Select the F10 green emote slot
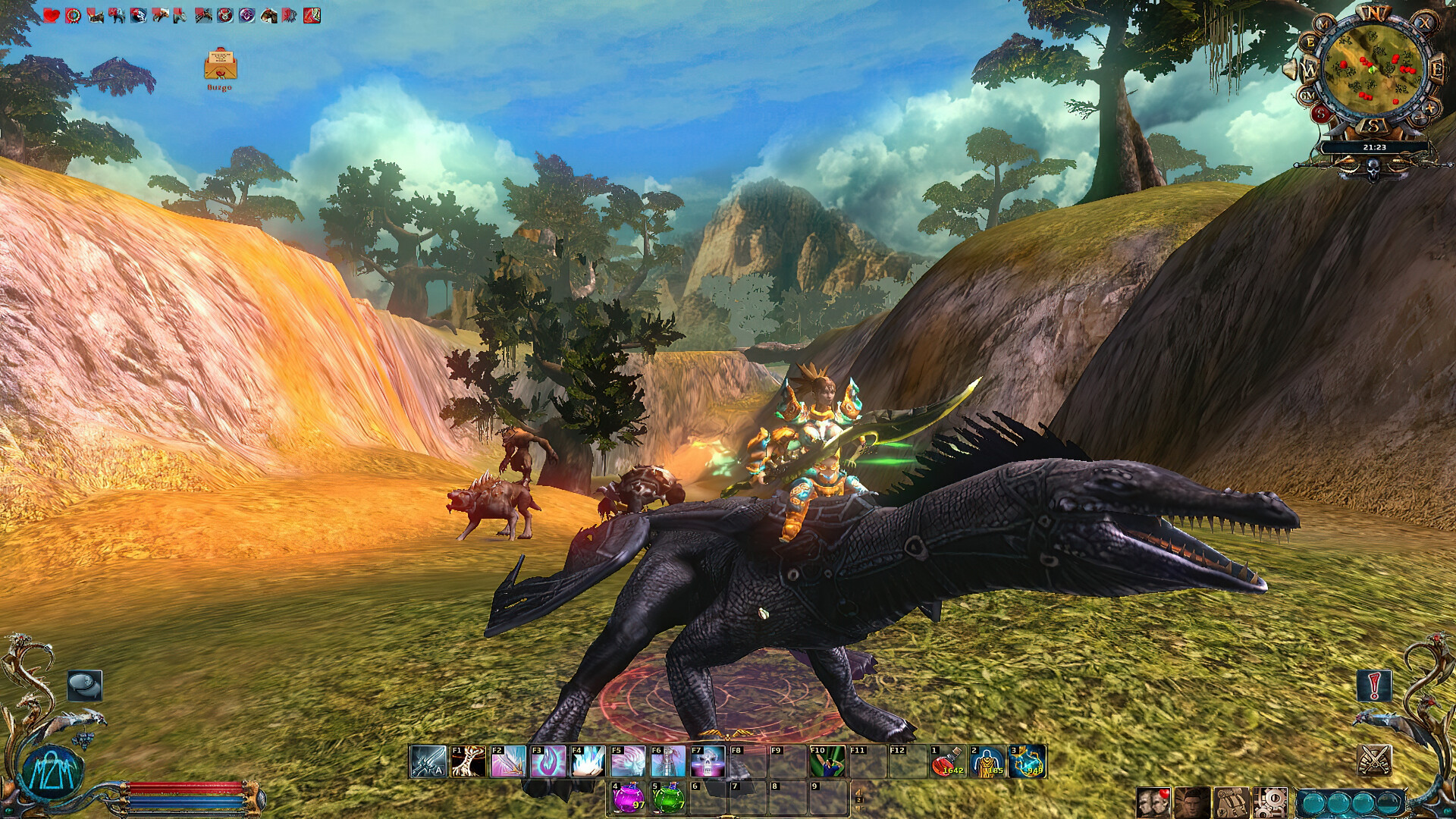The height and width of the screenshot is (819, 1456). (827, 761)
